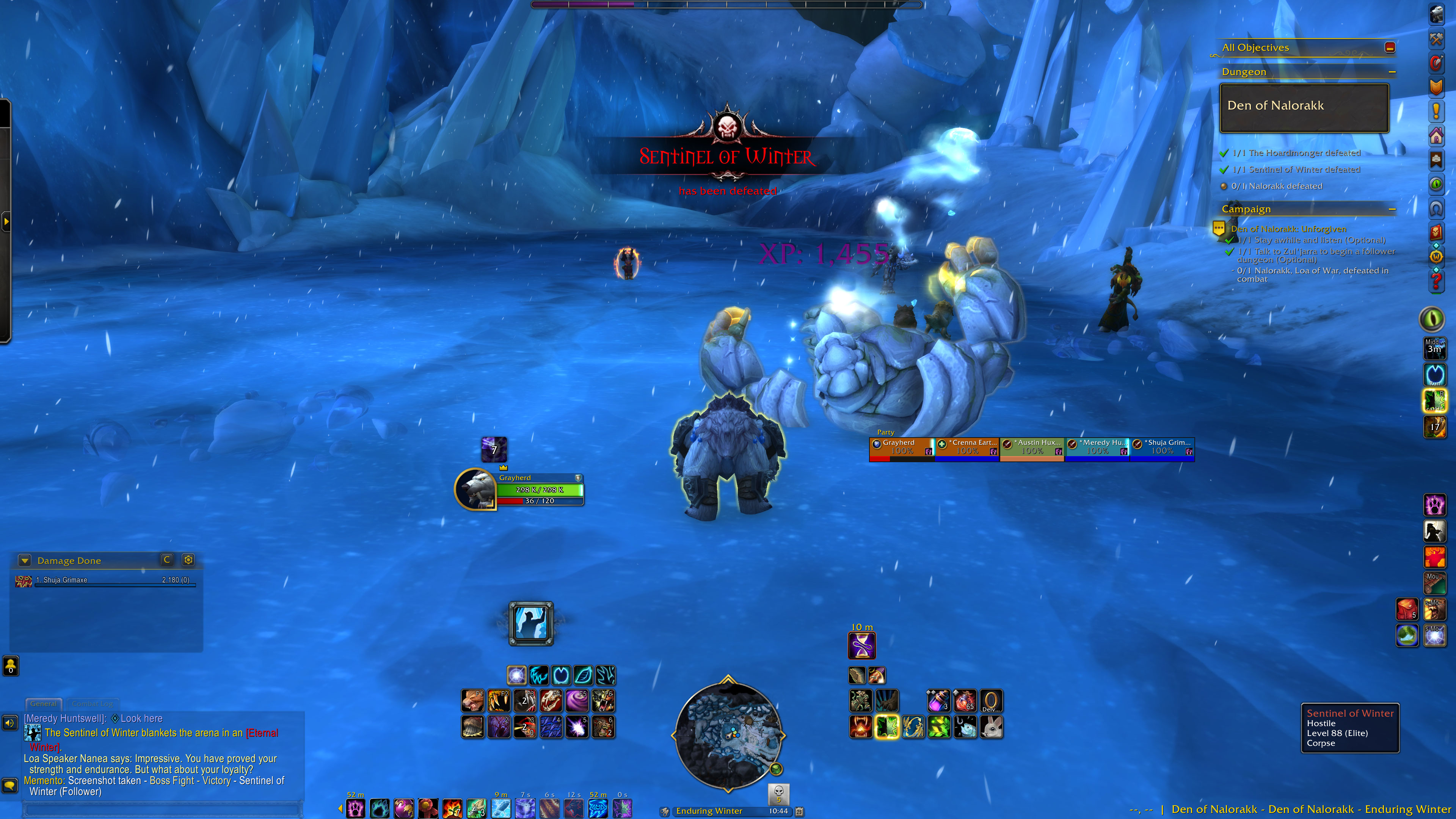Open the red question mark help button
The height and width of the screenshot is (819, 1456).
pos(1436,281)
